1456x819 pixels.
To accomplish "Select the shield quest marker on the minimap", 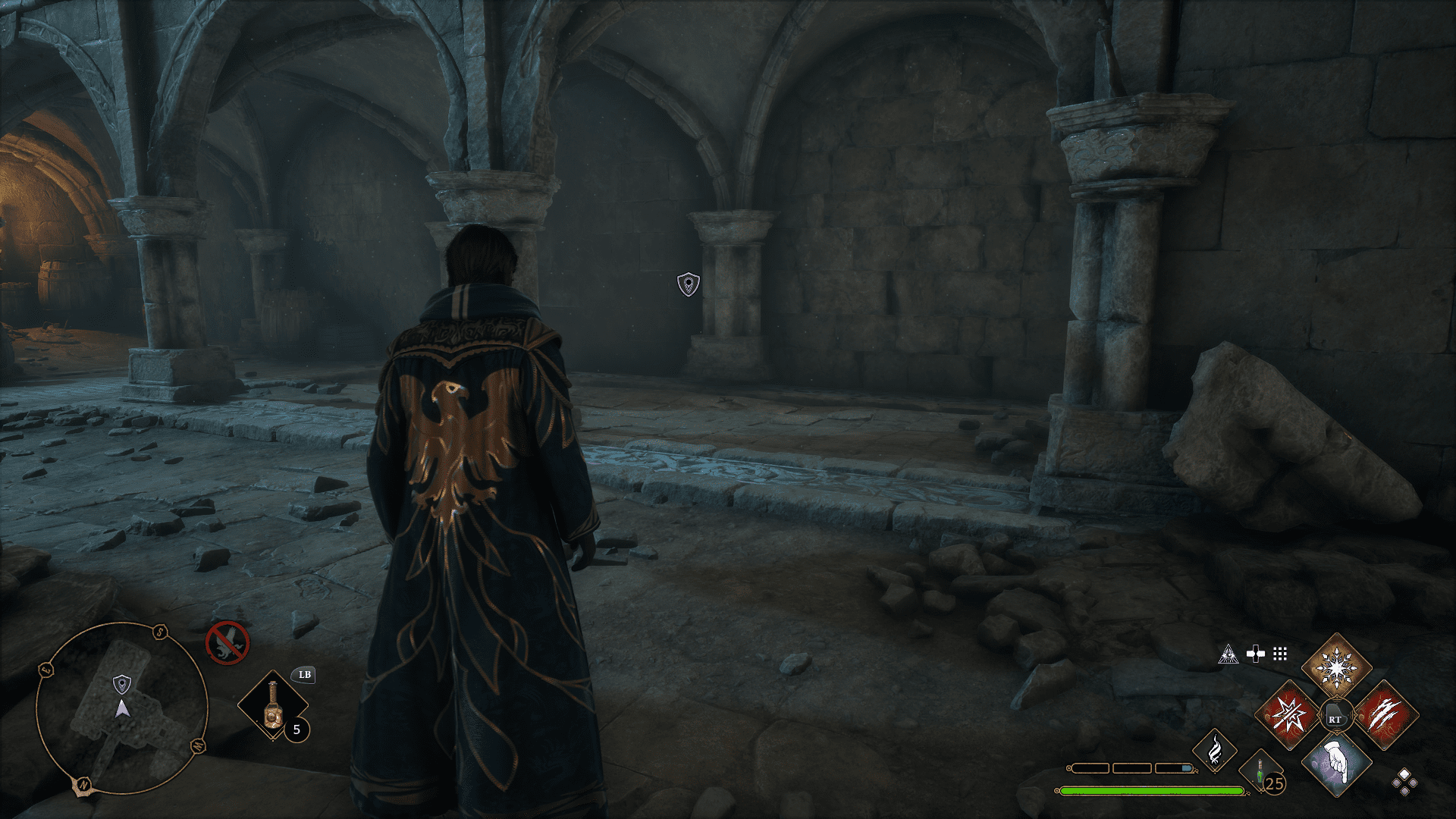I will [x=121, y=685].
